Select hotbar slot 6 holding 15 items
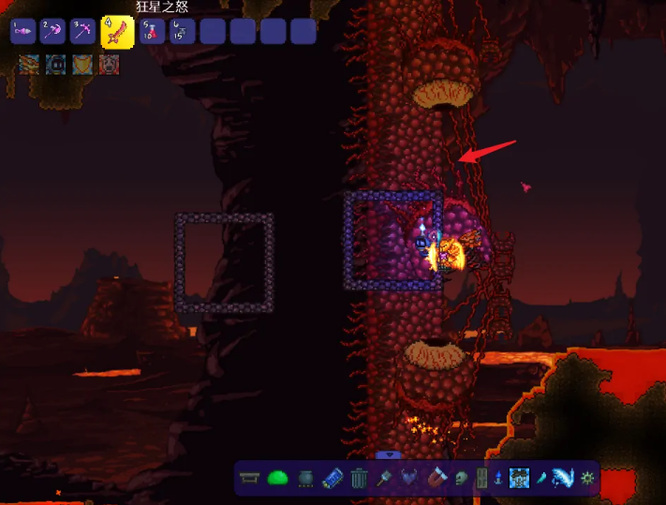Viewport: 666px width, 505px height. (181, 31)
